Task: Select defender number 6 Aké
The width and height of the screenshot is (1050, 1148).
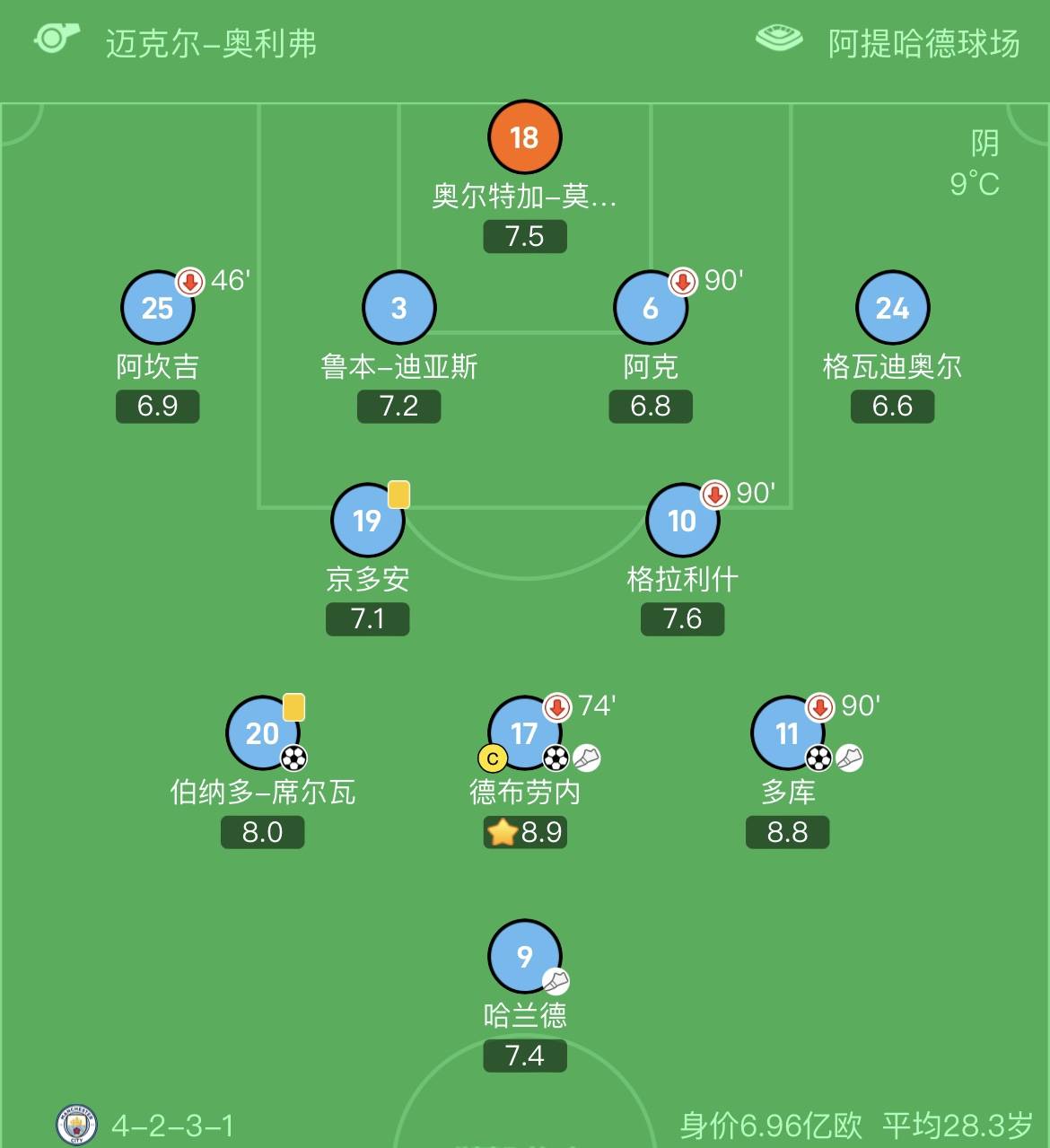Action: click(x=650, y=308)
